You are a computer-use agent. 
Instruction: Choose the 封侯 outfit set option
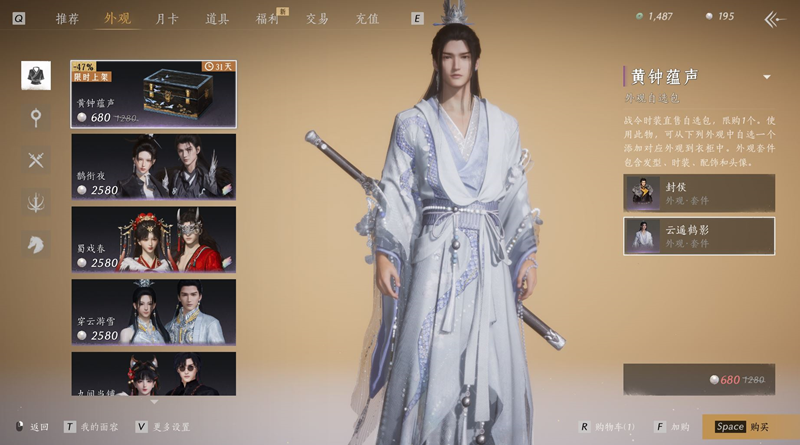point(698,193)
